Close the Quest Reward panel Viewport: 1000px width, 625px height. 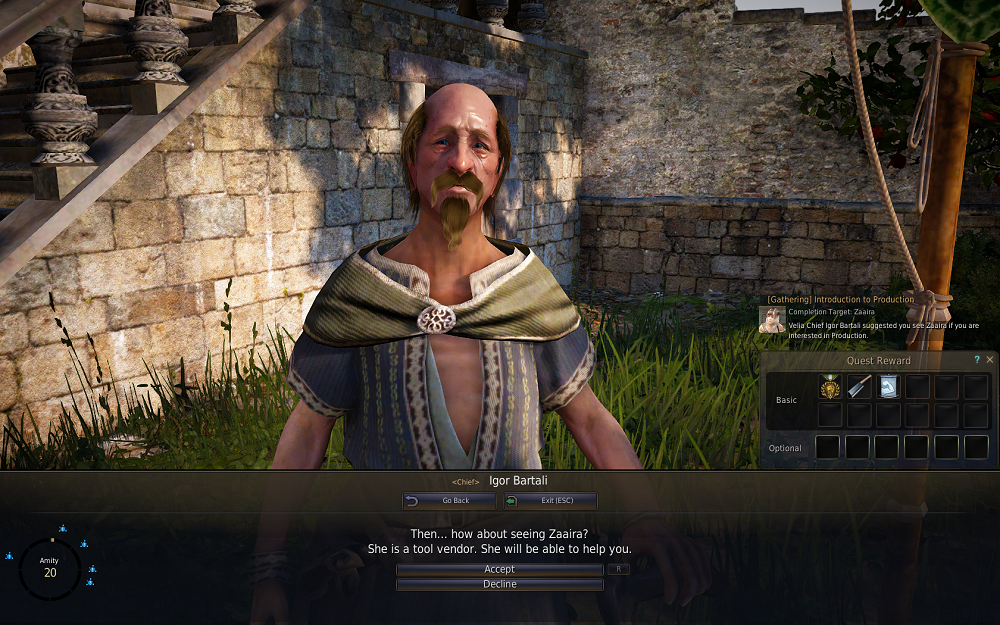click(x=990, y=359)
